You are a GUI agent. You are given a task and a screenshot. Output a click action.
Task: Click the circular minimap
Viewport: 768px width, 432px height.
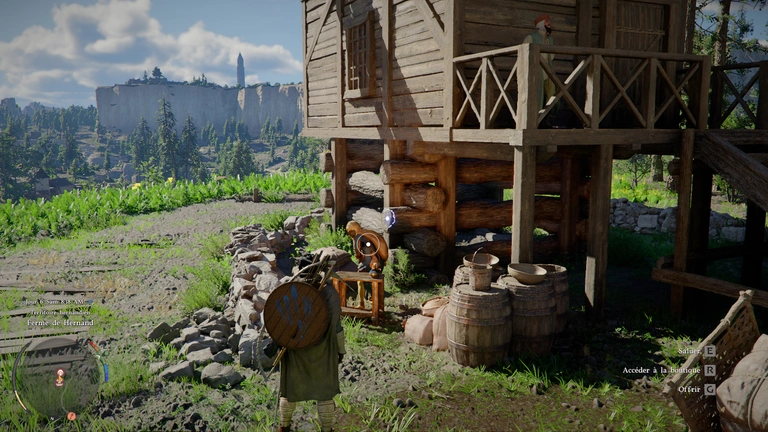pyautogui.click(x=56, y=376)
